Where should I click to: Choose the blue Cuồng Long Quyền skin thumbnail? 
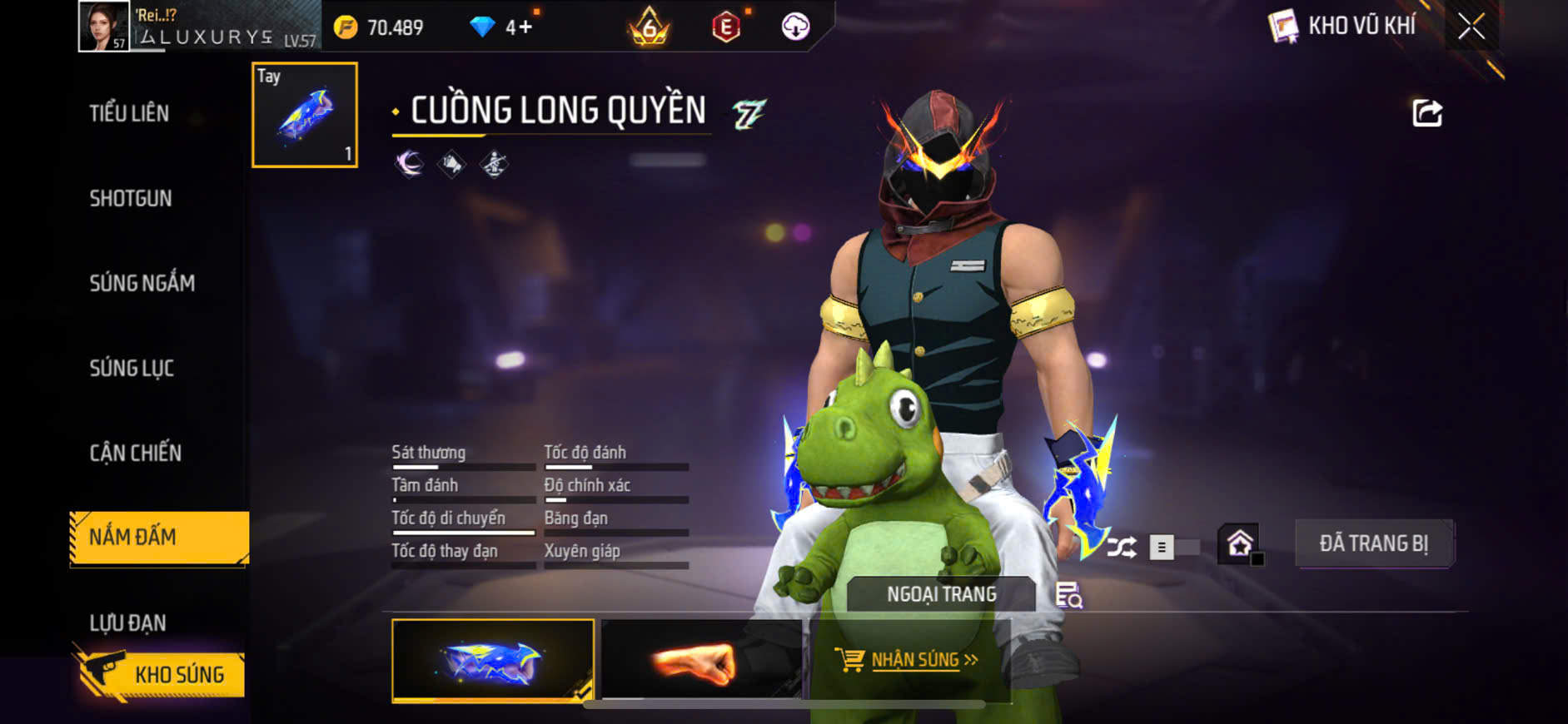click(493, 661)
